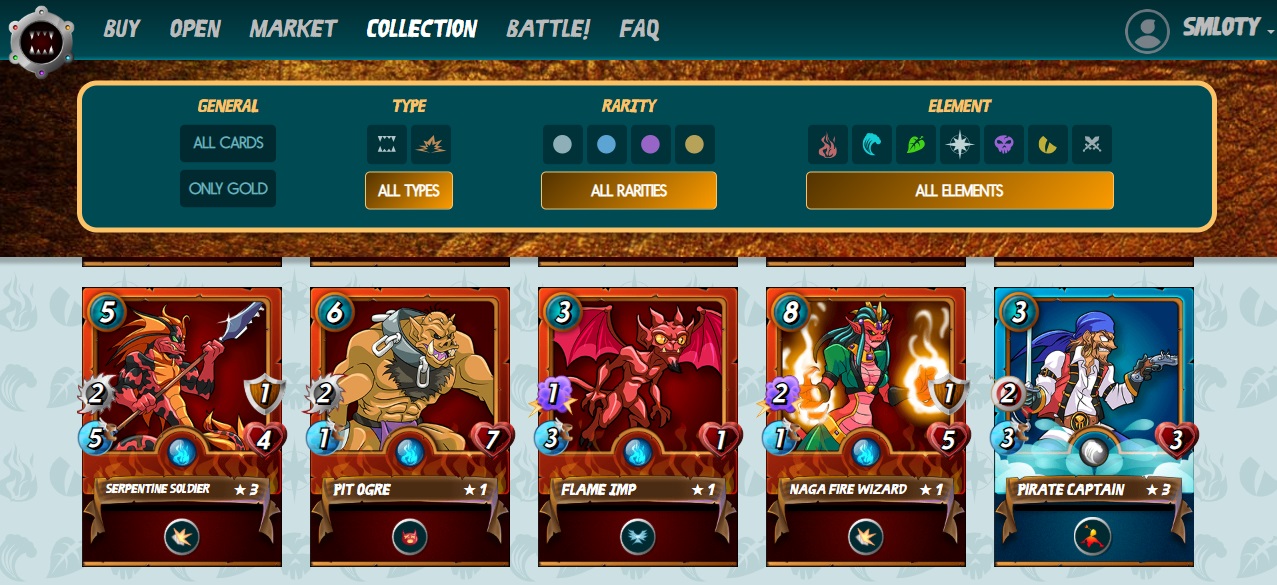Screen dimensions: 1277x585
Task: Open the Market page
Action: click(x=293, y=29)
